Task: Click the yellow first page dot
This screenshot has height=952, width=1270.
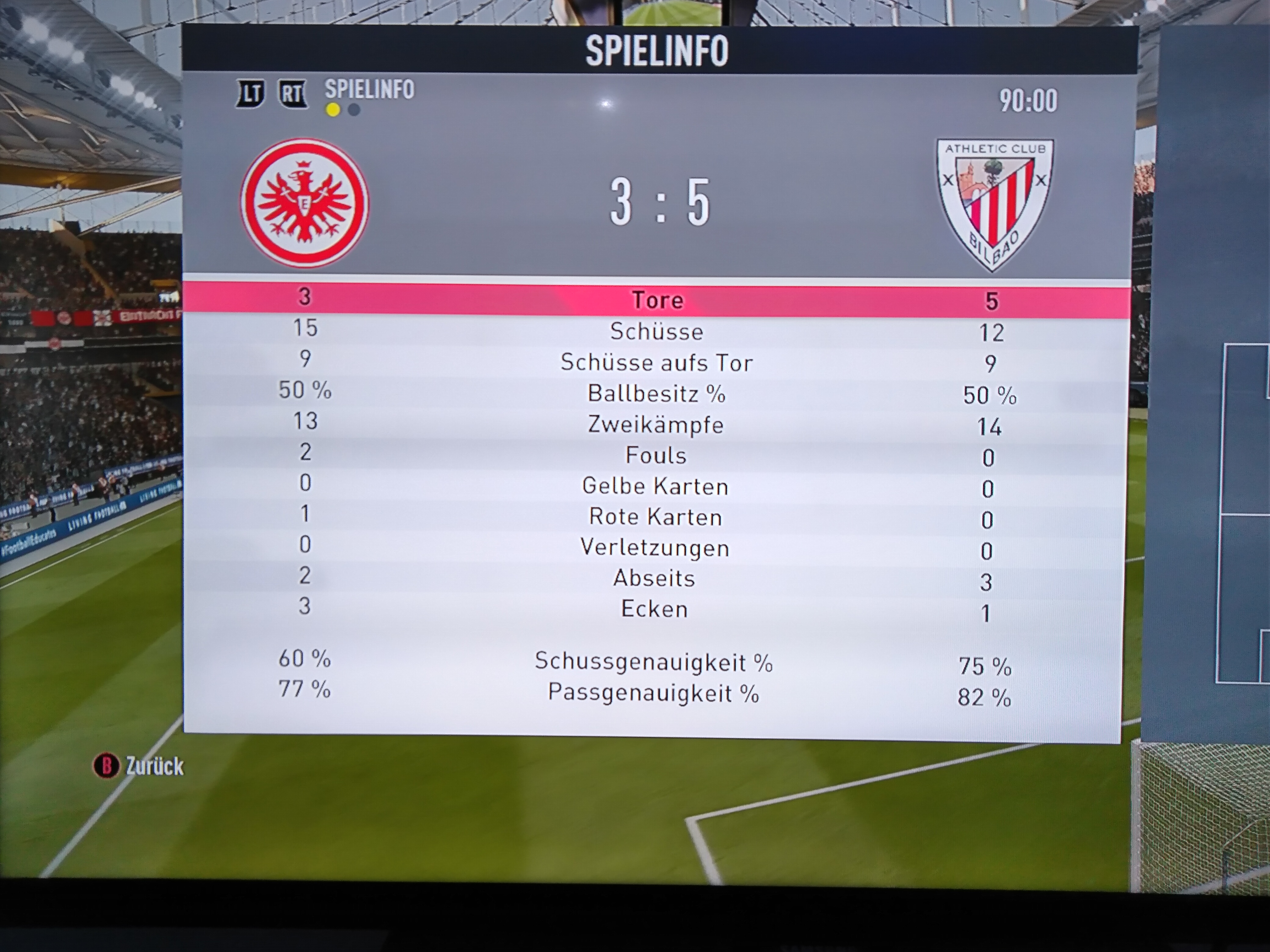Action: tap(332, 110)
